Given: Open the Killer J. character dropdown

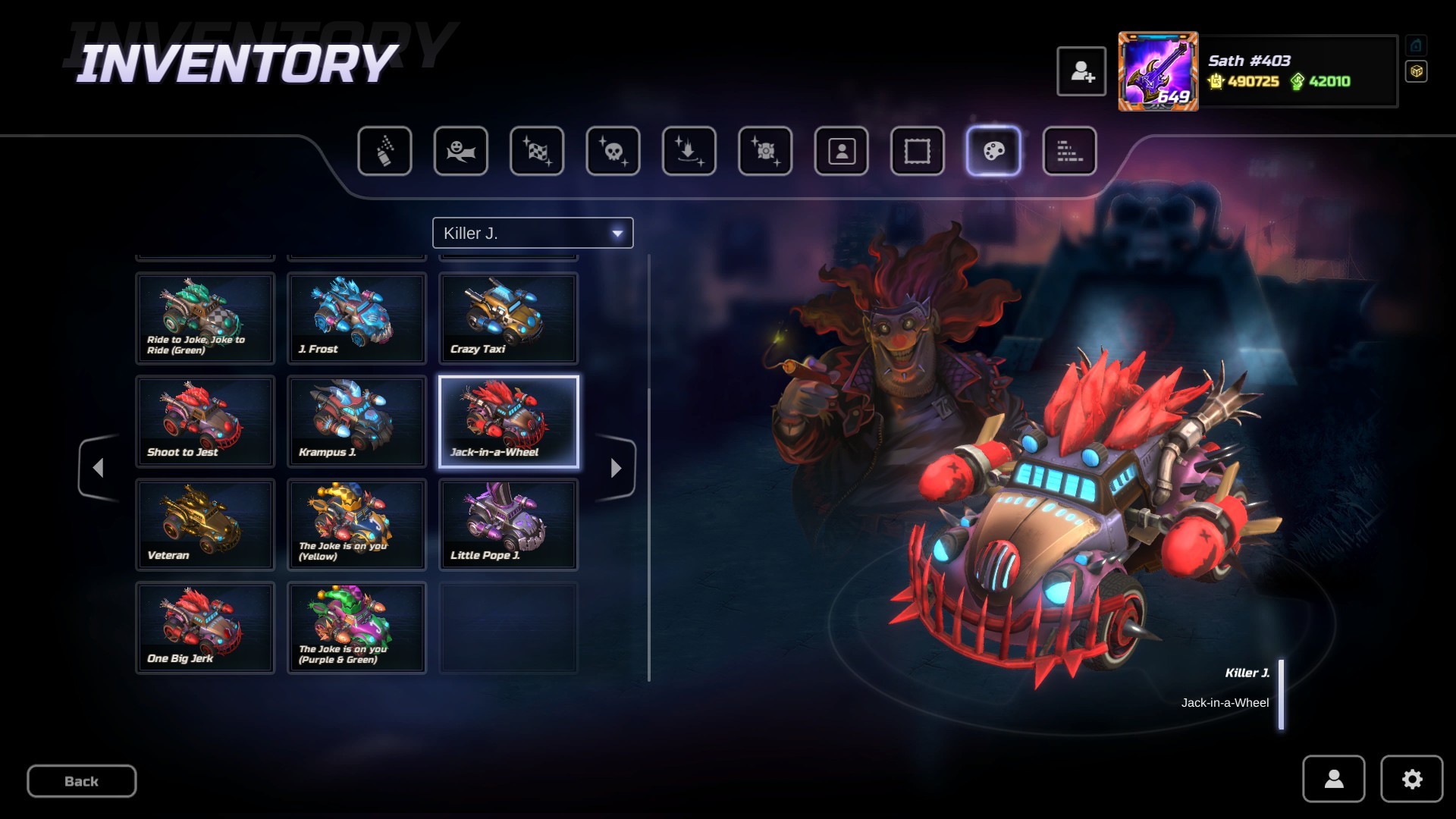Looking at the screenshot, I should [x=532, y=233].
